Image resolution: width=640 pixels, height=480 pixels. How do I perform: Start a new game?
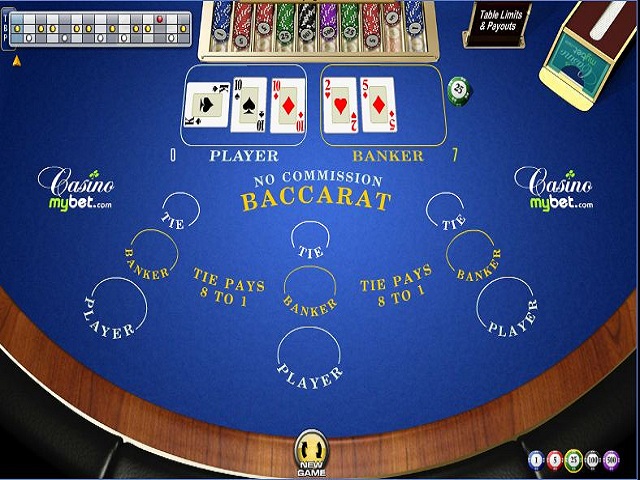(313, 451)
